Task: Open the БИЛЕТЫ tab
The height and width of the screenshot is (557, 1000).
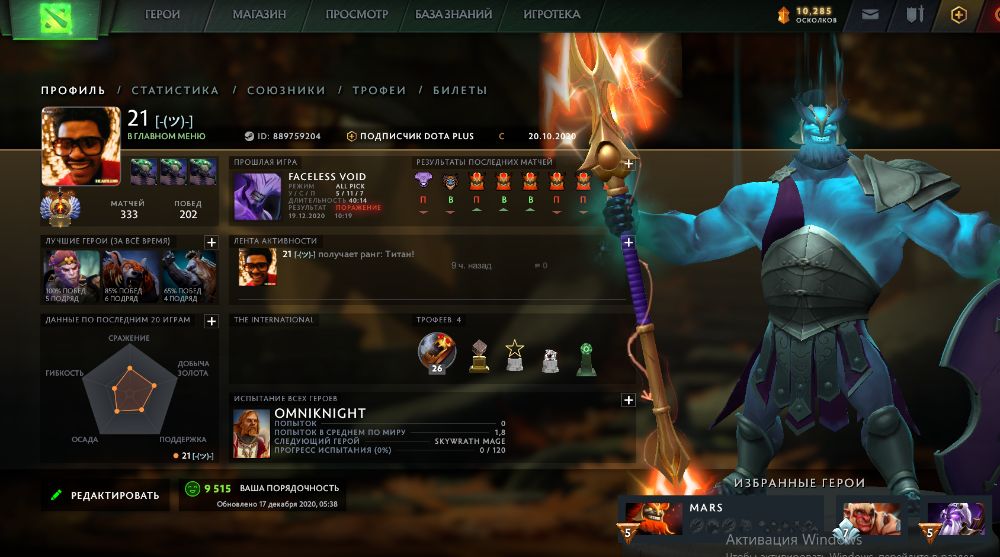Action: tap(460, 90)
